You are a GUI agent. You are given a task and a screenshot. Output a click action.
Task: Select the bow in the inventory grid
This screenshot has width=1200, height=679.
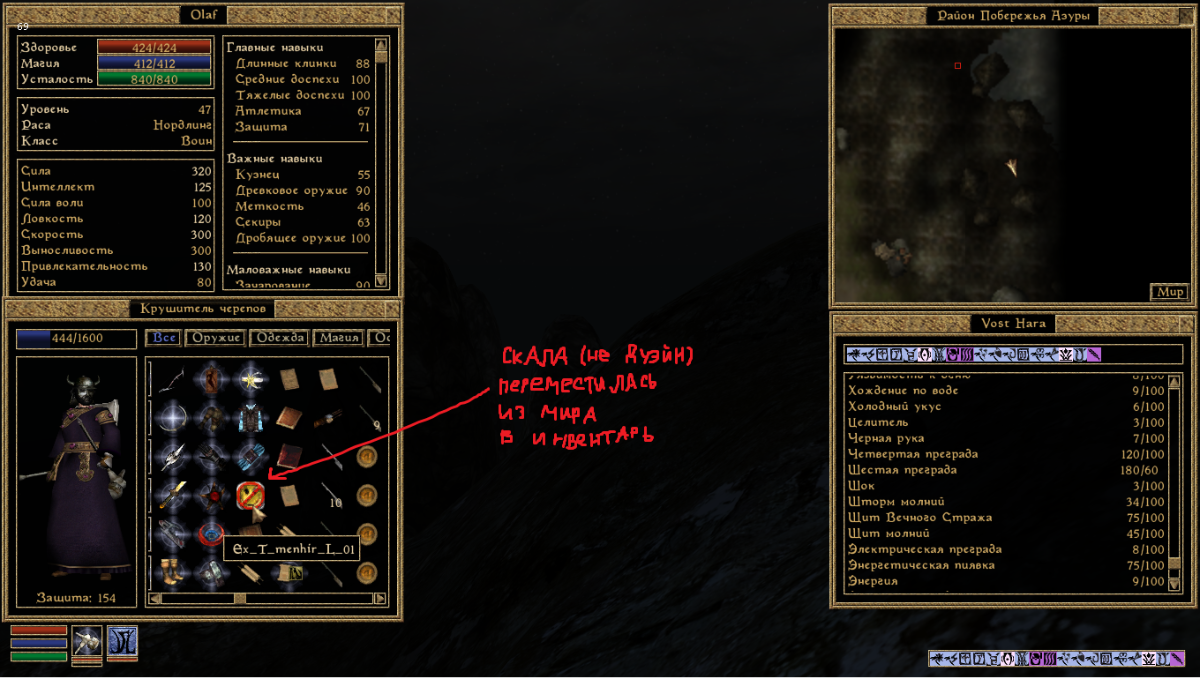tap(170, 379)
